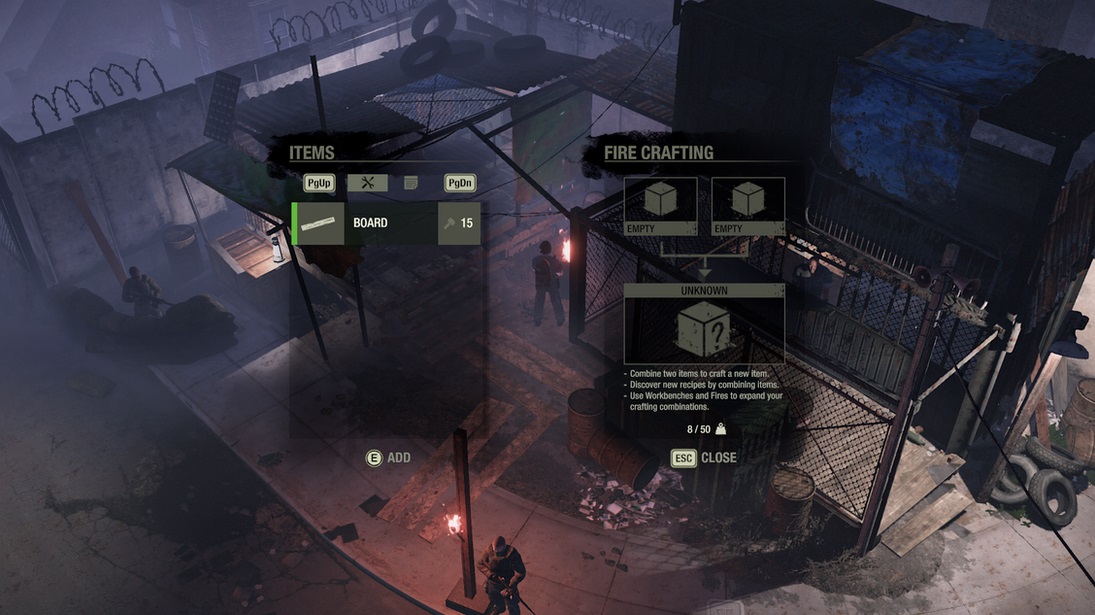Close the Fire Crafting menu
Screen dimensions: 1095x615
[x=704, y=458]
